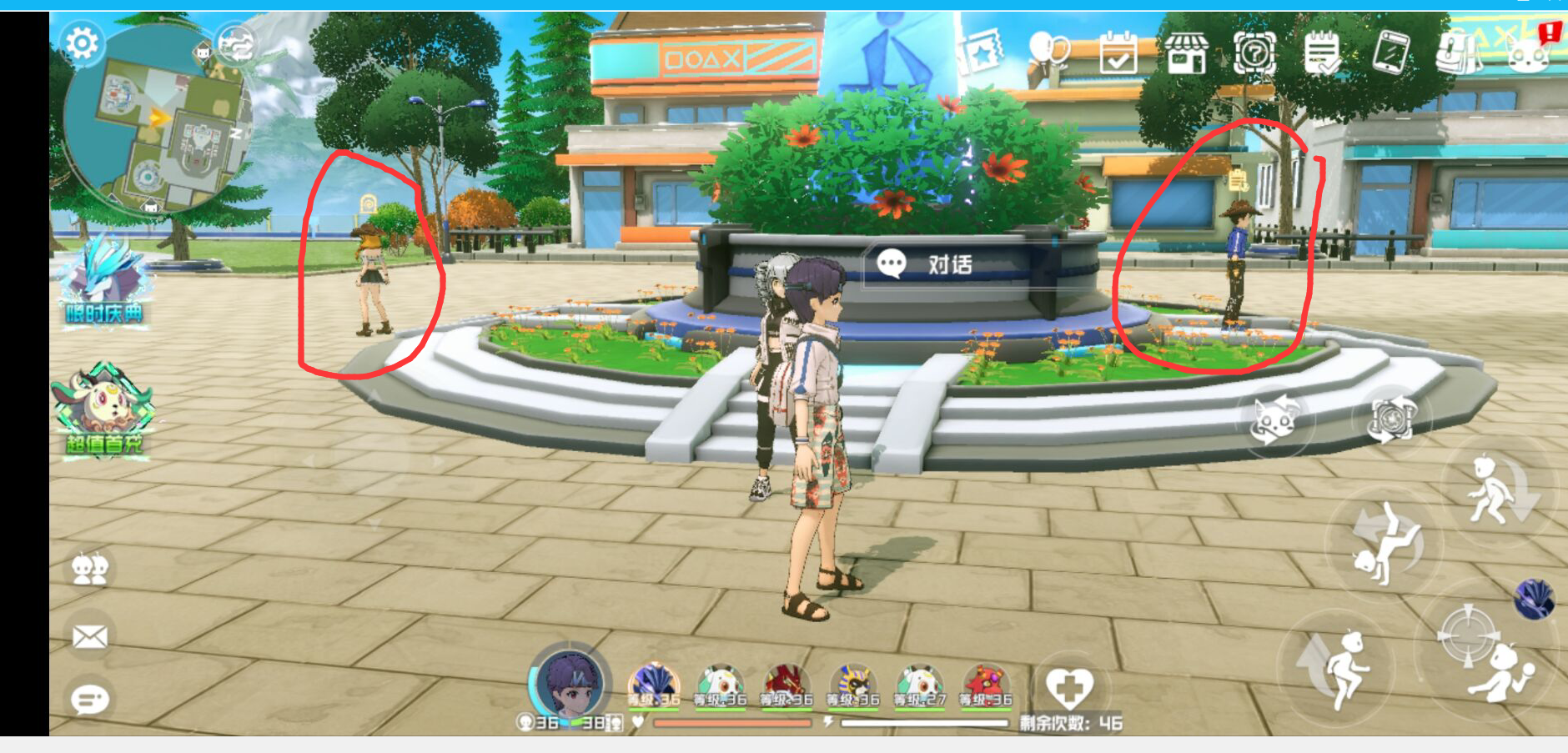Click the friends icon above the mail
Screen dimensions: 1568x753
[x=93, y=570]
